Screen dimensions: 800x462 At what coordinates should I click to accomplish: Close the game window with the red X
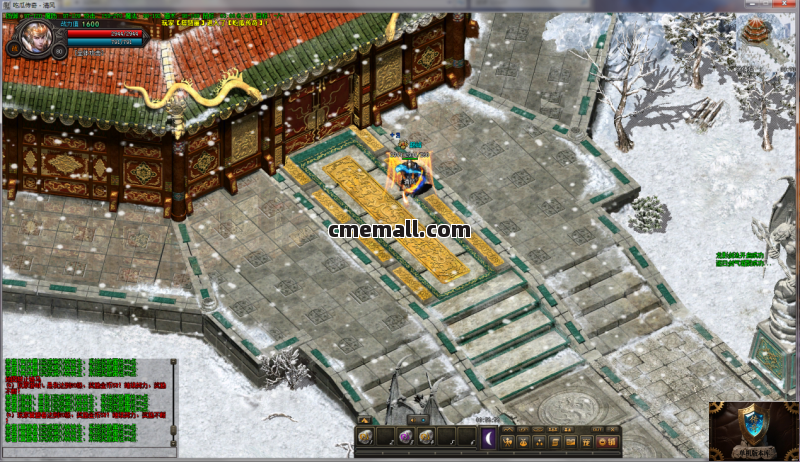pyautogui.click(x=783, y=5)
